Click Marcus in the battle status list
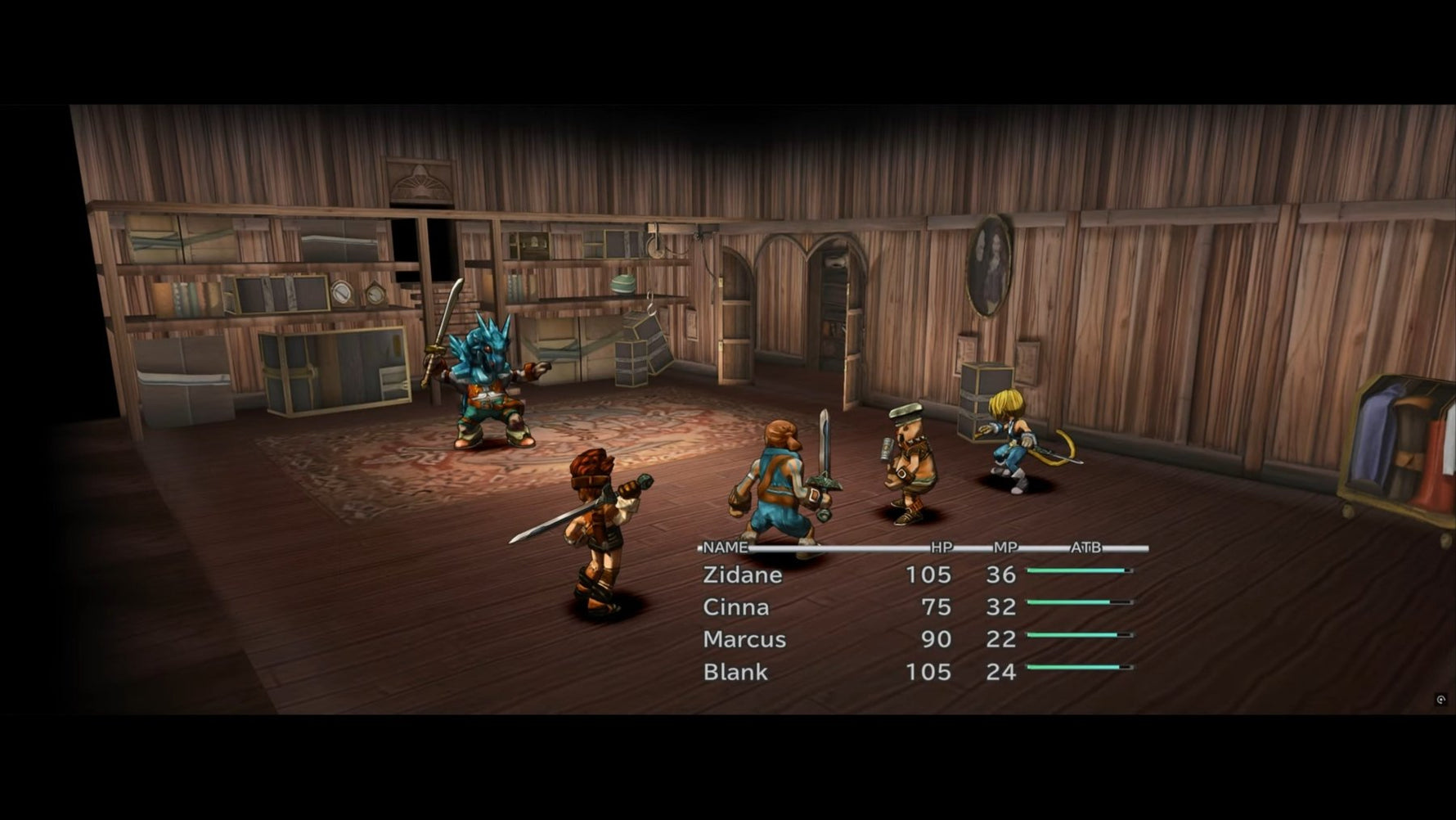Viewport: 1456px width, 820px height. (744, 639)
